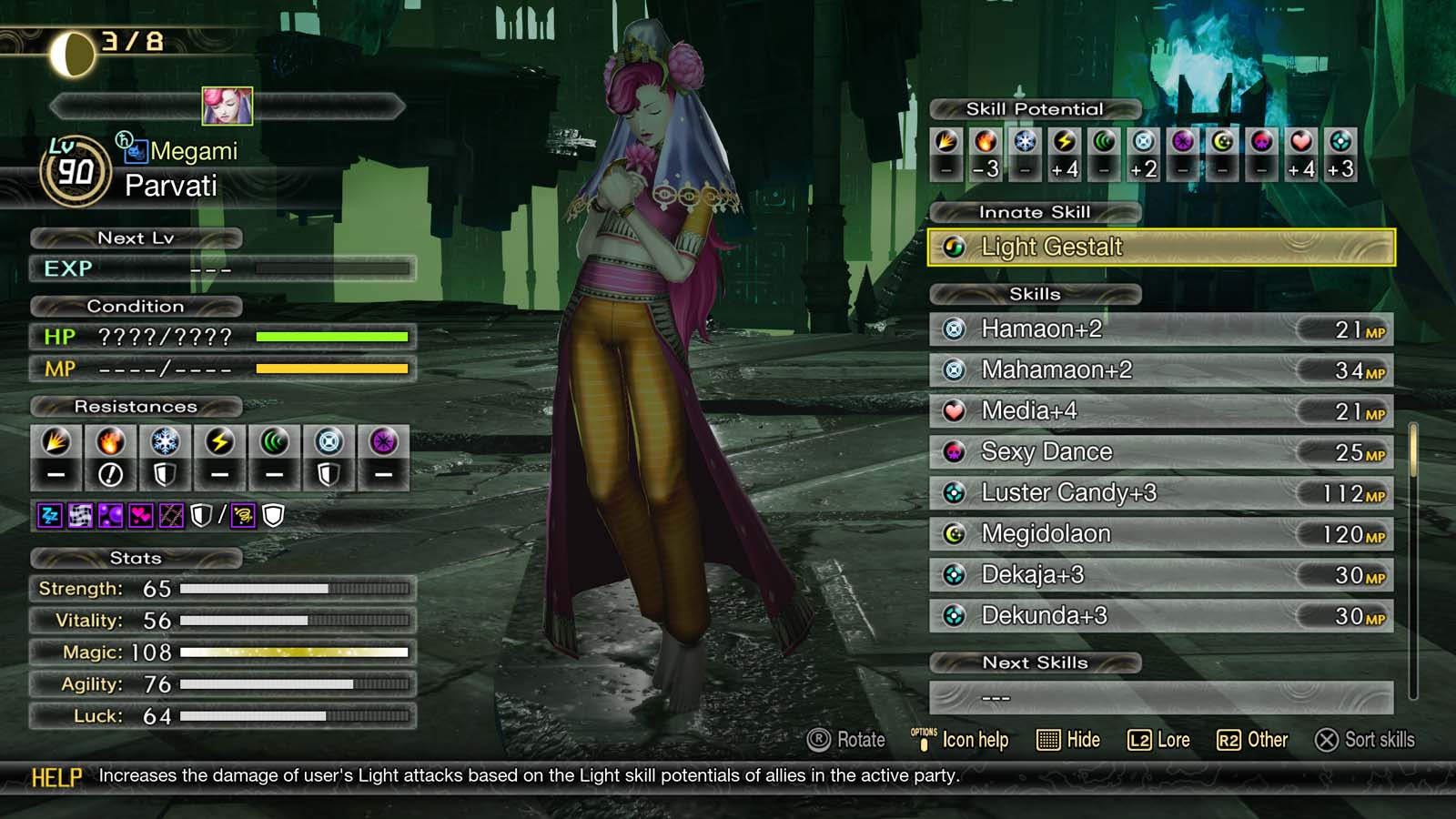Click the Ice resistance shield icon
This screenshot has width=1456, height=819.
pos(166,473)
